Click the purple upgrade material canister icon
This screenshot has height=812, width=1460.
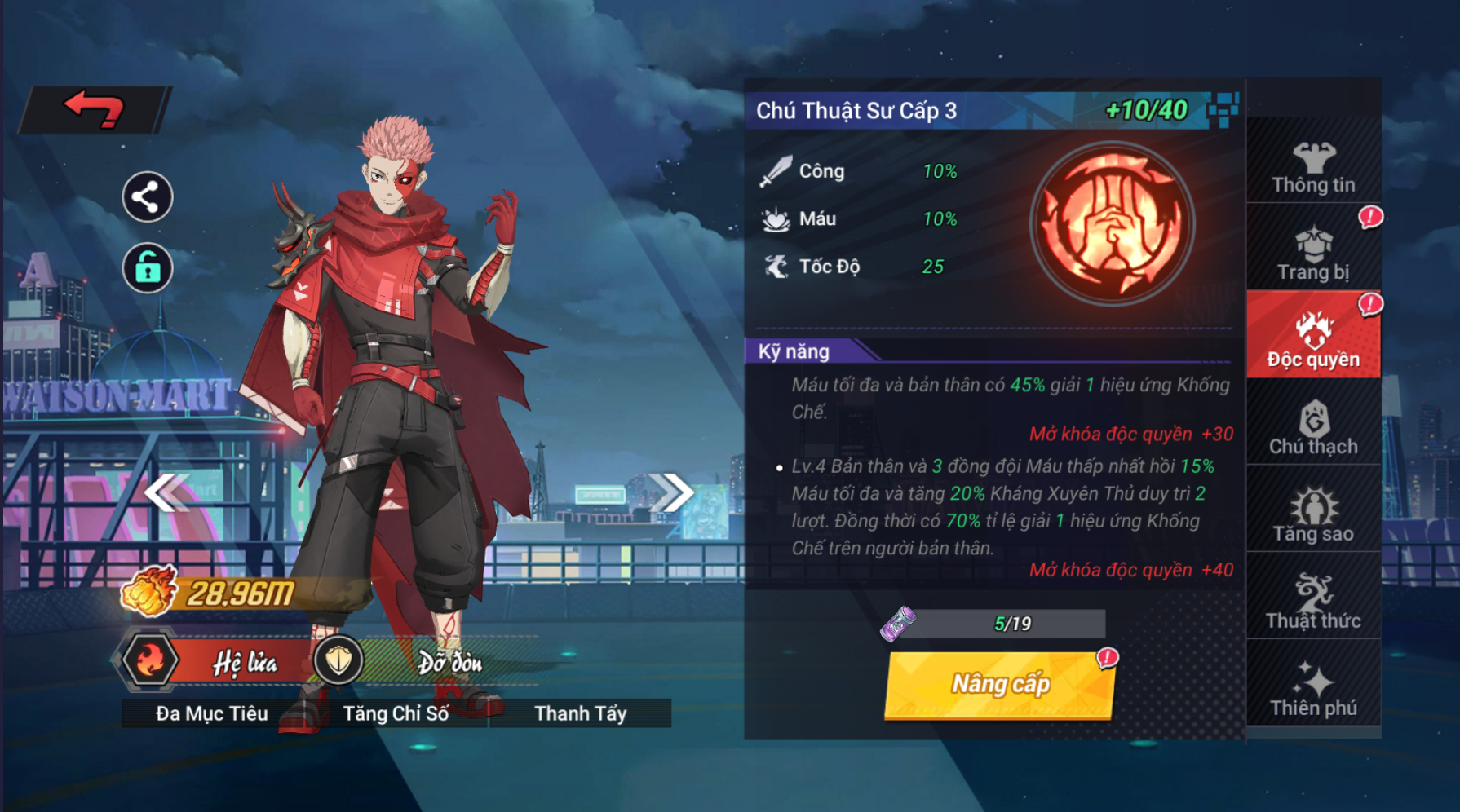pyautogui.click(x=898, y=624)
